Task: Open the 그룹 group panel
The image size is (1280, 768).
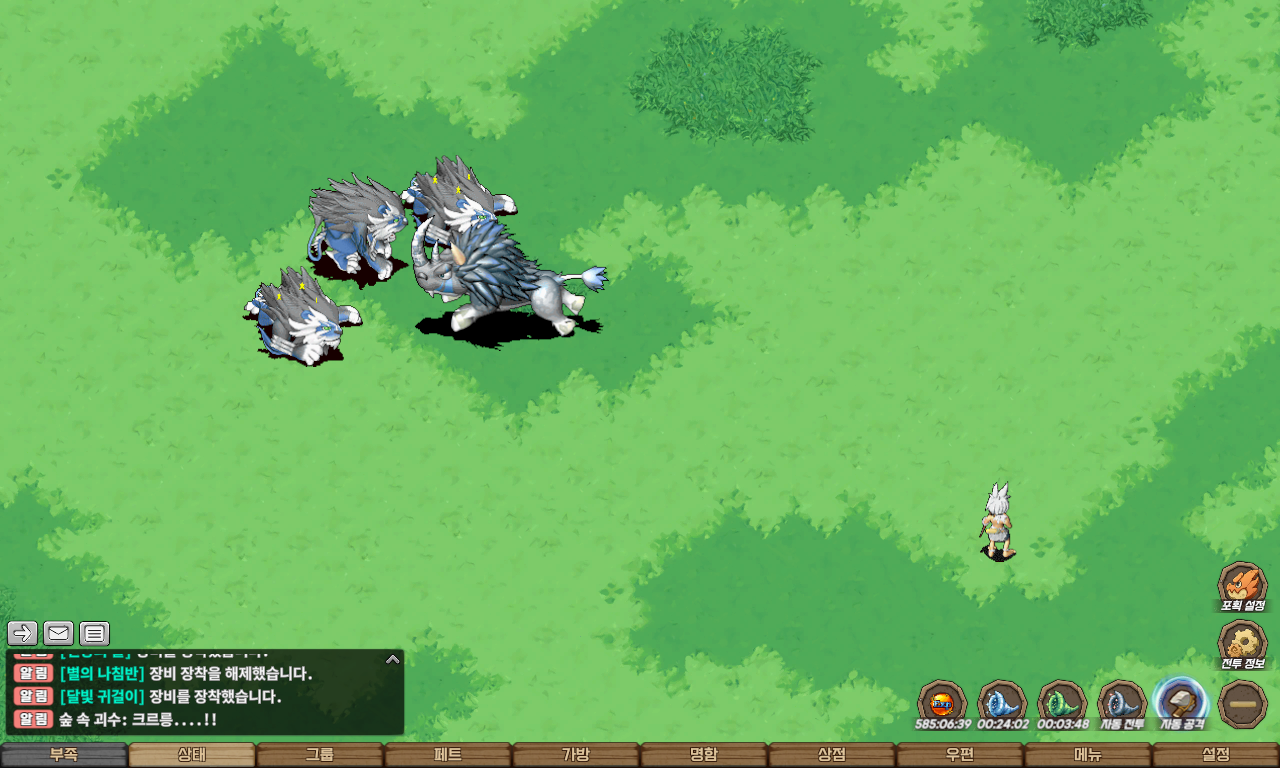Action: [320, 755]
